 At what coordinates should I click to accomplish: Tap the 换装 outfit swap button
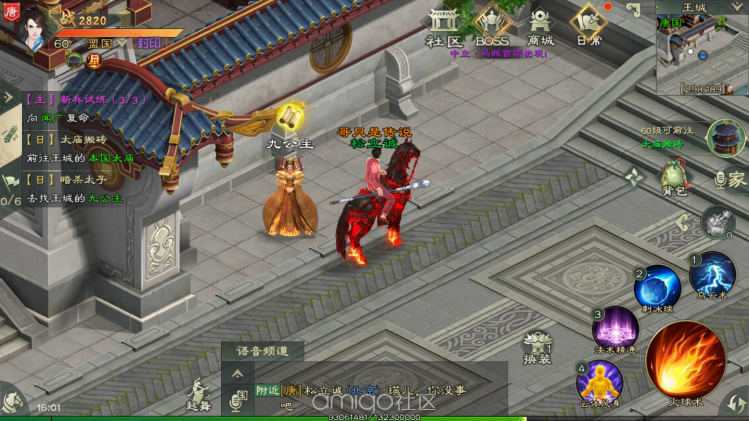tap(537, 347)
